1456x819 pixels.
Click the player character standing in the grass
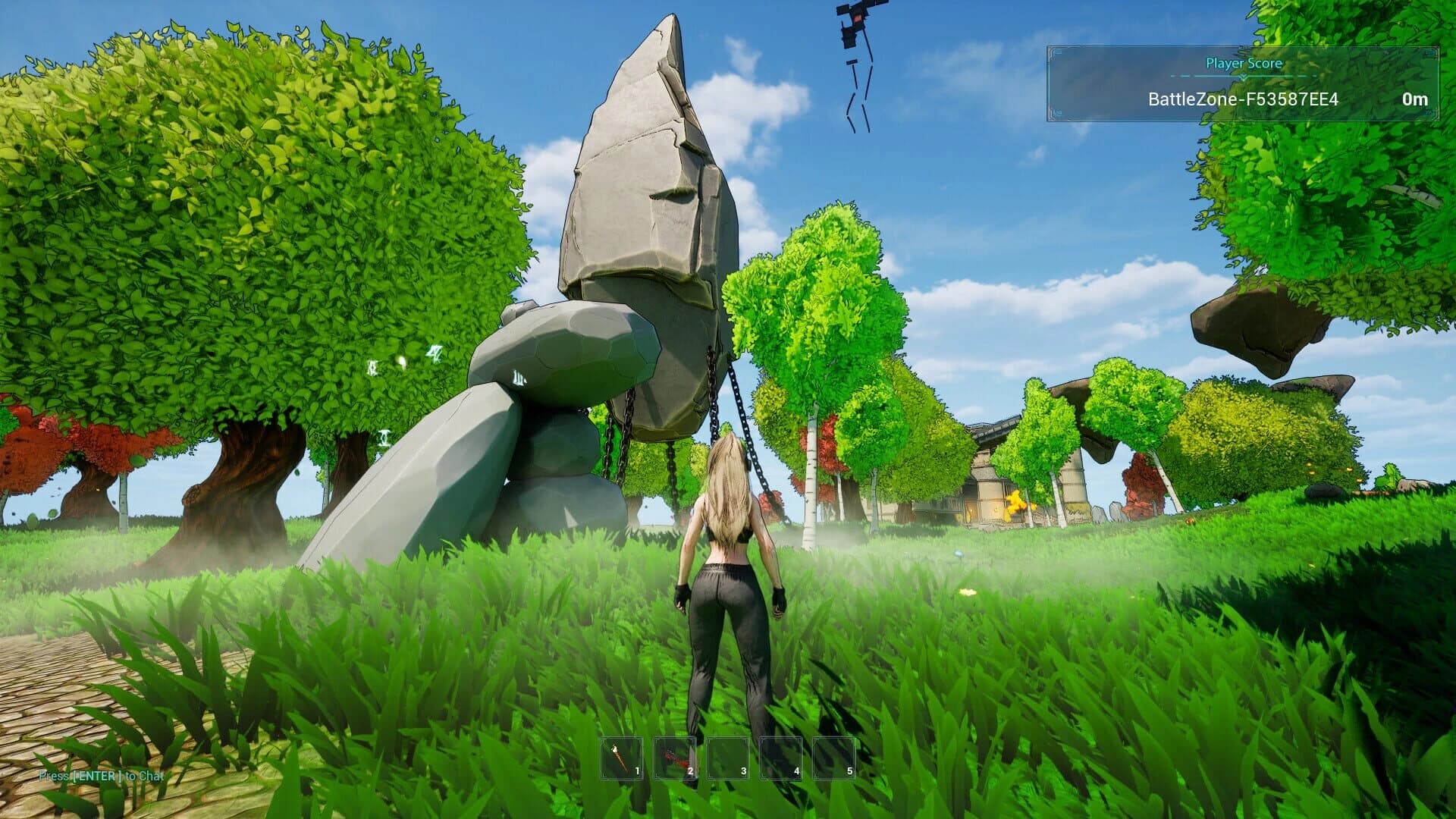pos(728,591)
